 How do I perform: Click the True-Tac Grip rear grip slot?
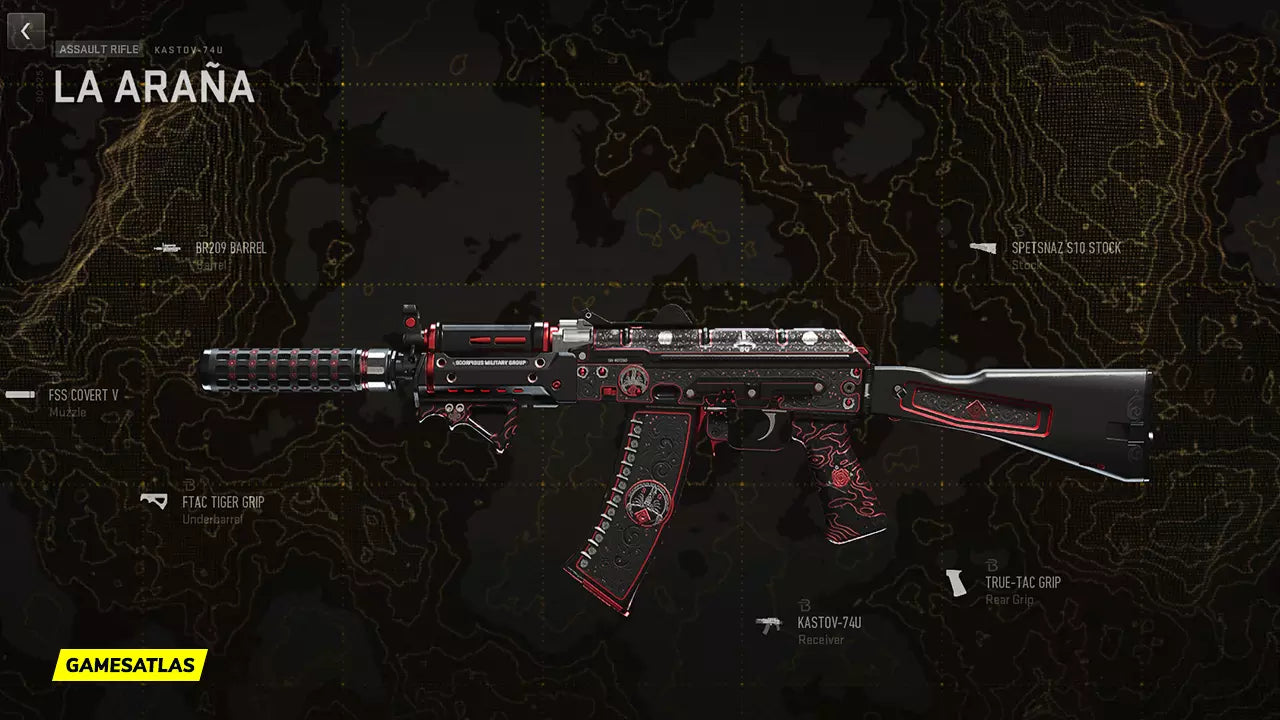(1022, 582)
